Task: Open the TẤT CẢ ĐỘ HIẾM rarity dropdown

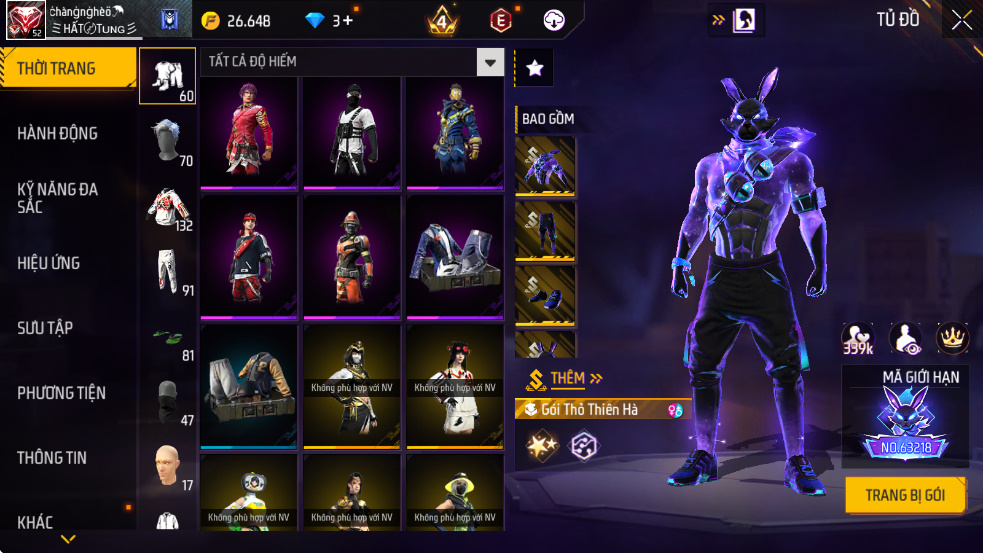Action: click(489, 62)
